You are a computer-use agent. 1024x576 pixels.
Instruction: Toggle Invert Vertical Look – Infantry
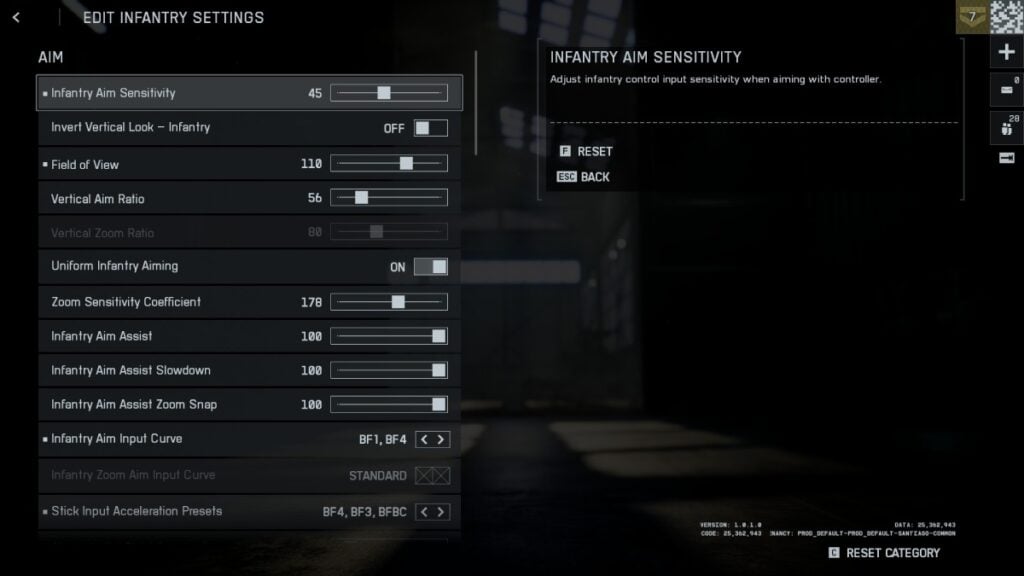pos(431,128)
